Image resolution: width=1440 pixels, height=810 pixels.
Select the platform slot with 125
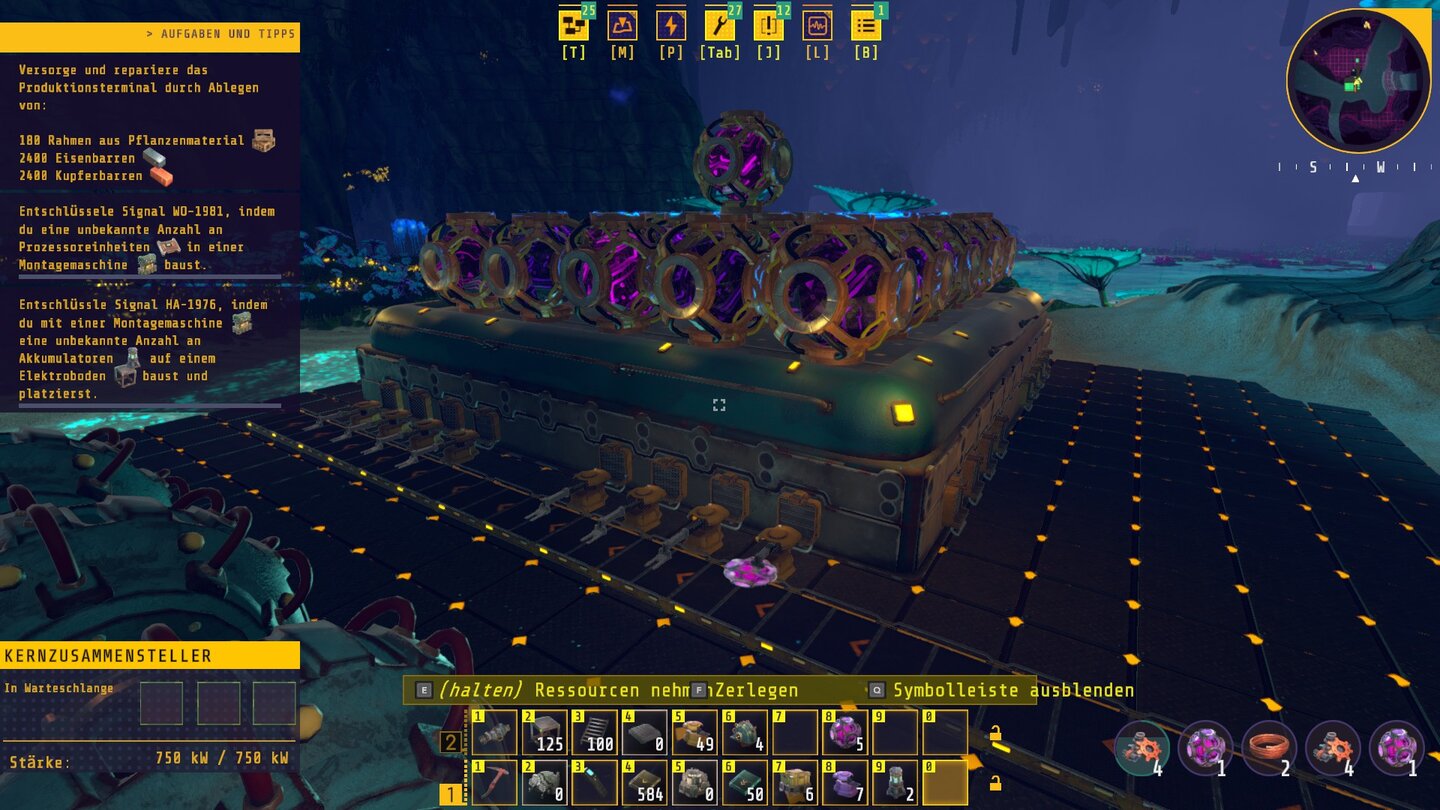point(544,732)
